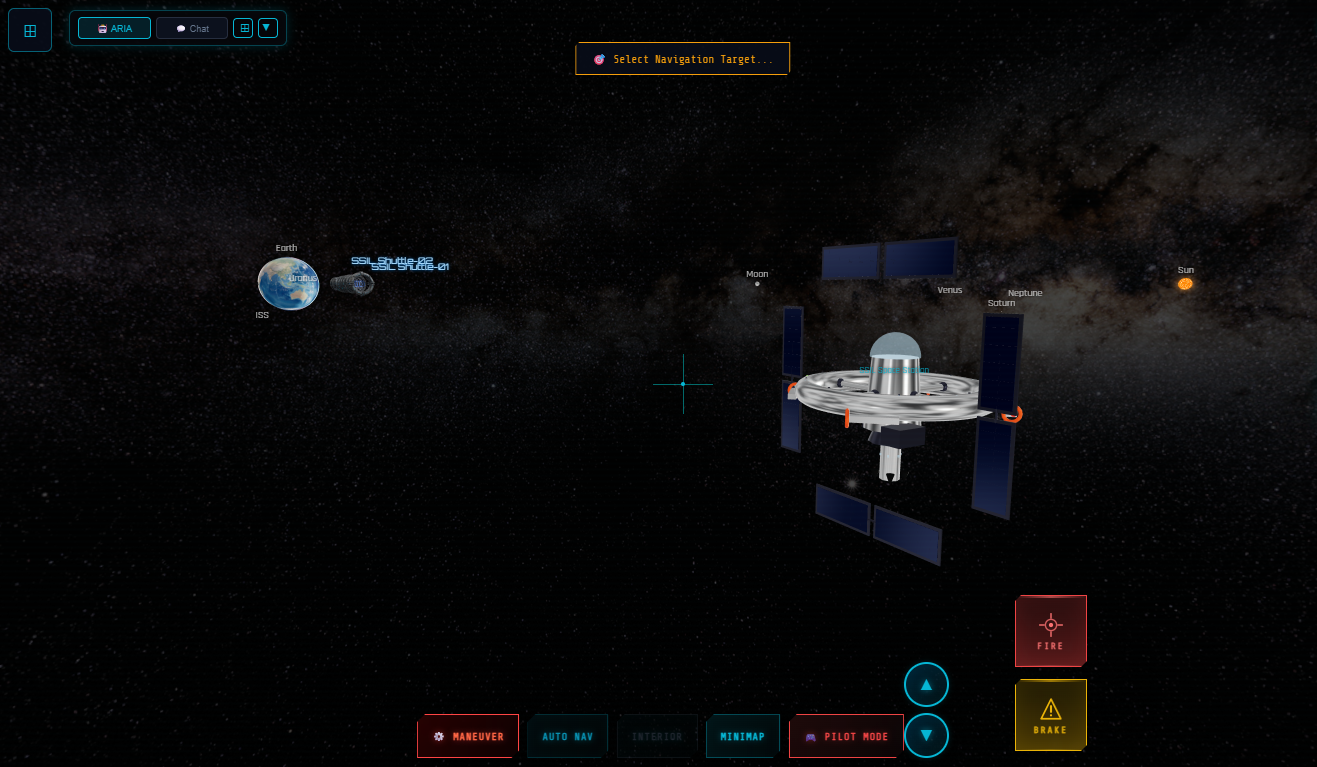The width and height of the screenshot is (1317, 767).
Task: Open the Interior view button
Action: 657,736
